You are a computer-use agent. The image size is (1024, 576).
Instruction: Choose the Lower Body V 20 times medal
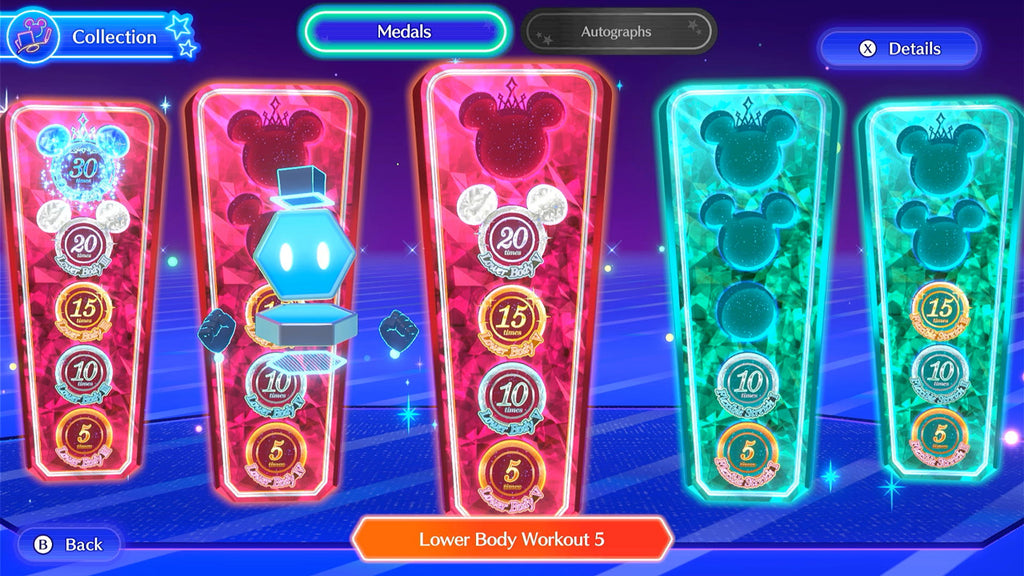tap(511, 241)
